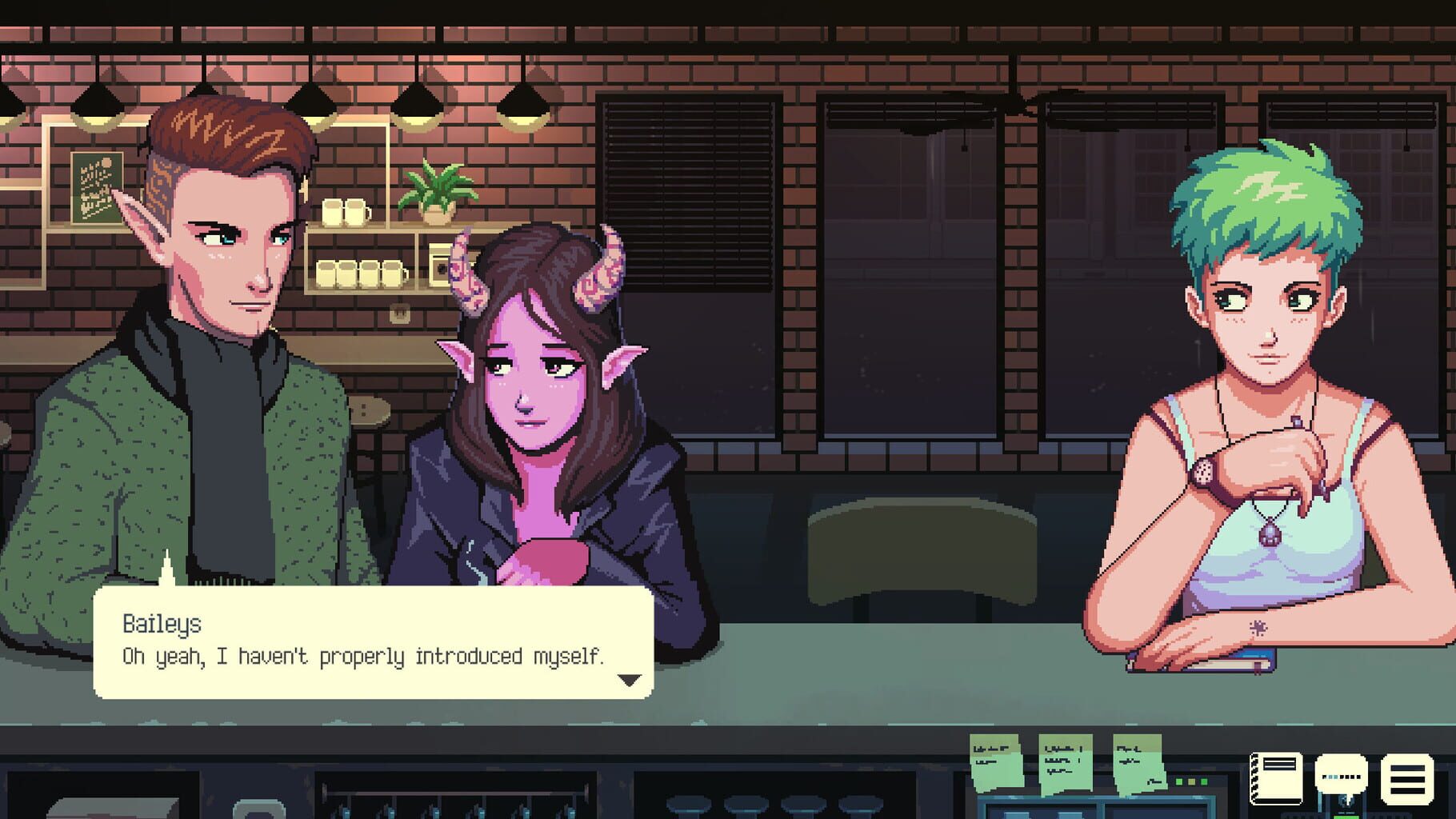The height and width of the screenshot is (819, 1456).
Task: Open the spiral notebook journal icon
Action: (x=1277, y=779)
